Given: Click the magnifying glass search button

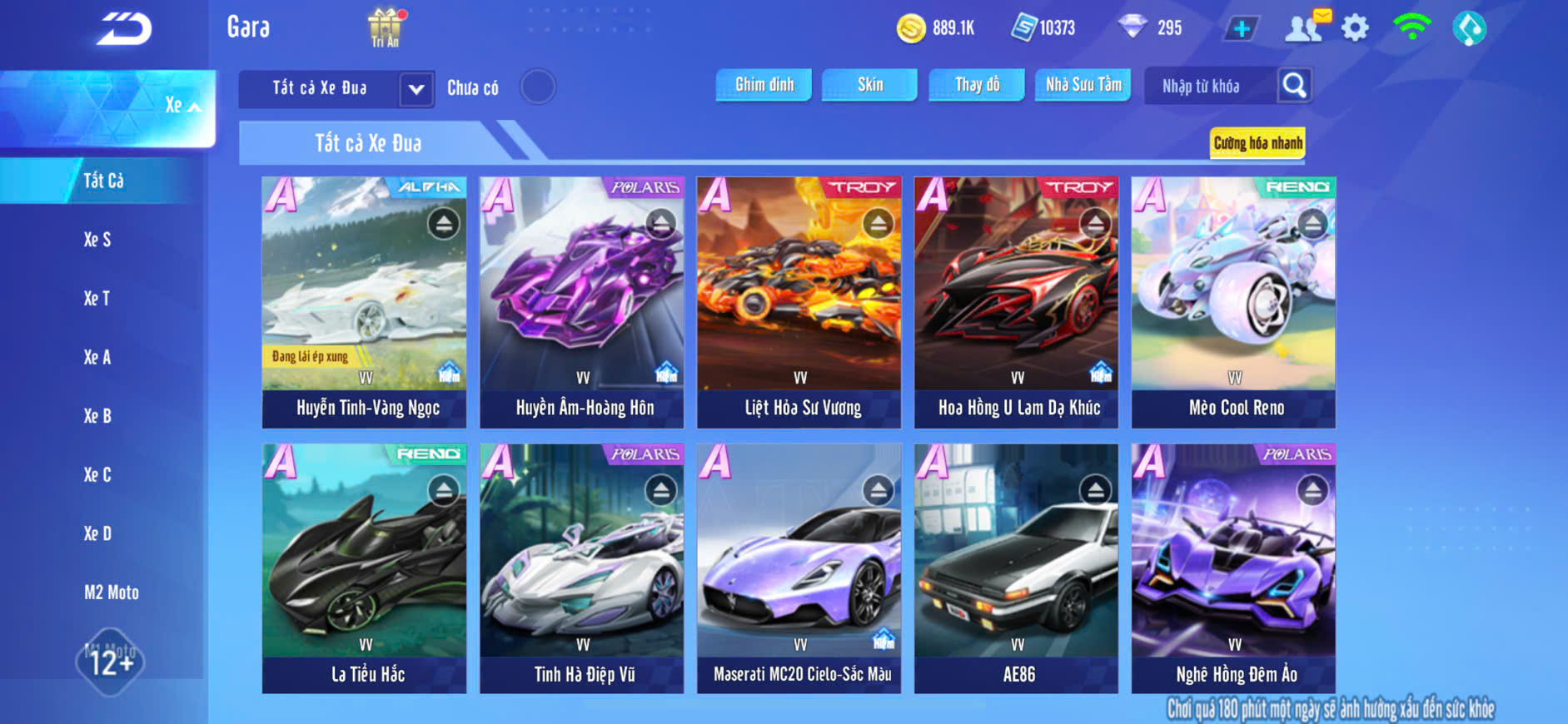Looking at the screenshot, I should pos(1294,86).
